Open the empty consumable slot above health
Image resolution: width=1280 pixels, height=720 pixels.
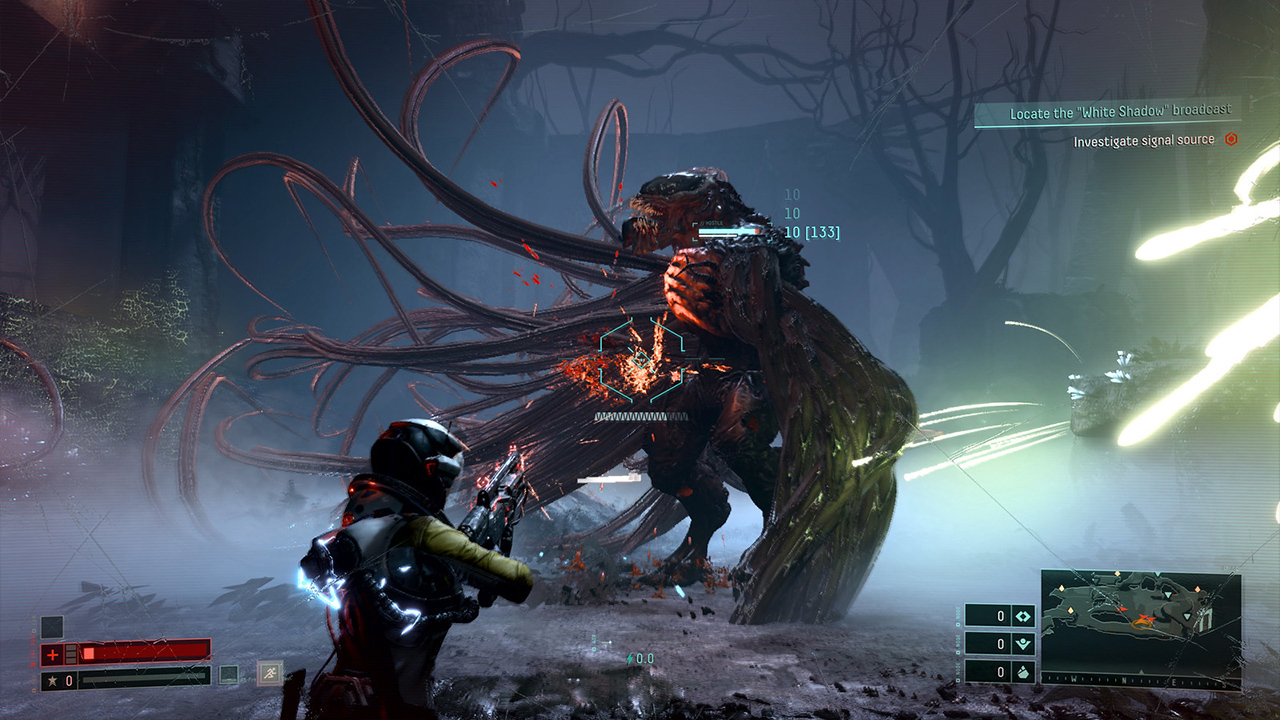point(52,627)
